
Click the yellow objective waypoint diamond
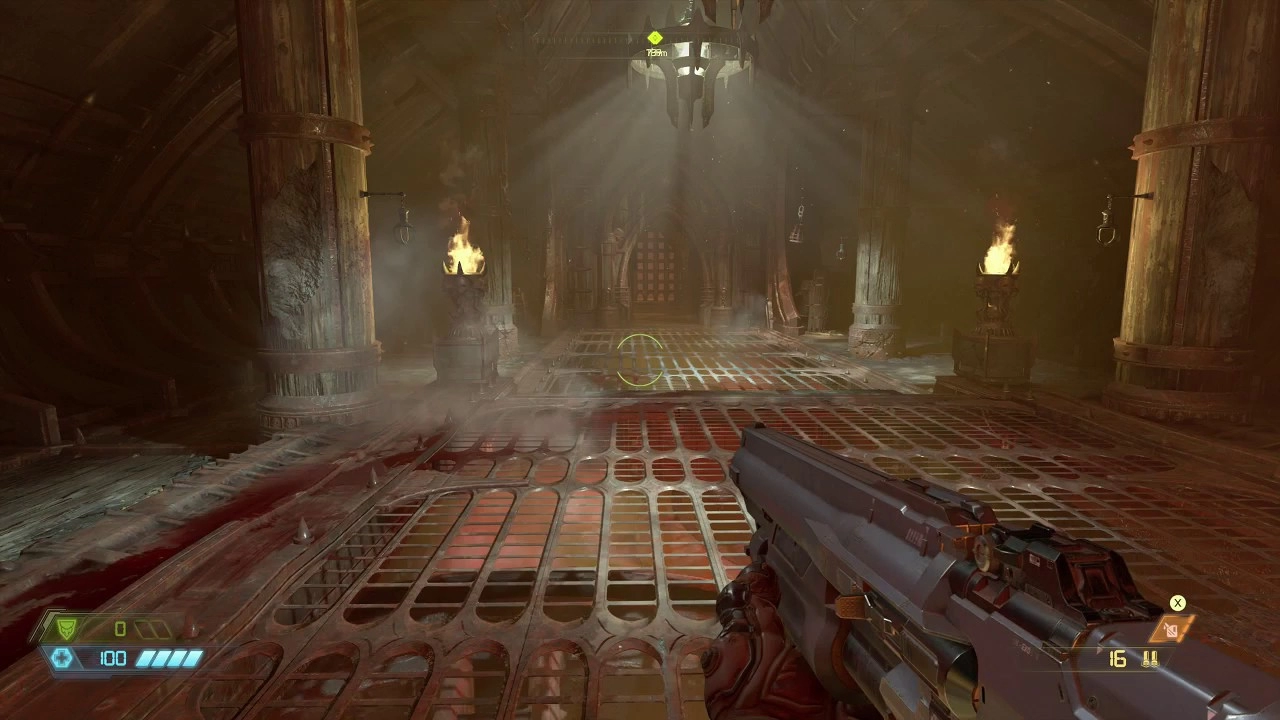pos(655,38)
